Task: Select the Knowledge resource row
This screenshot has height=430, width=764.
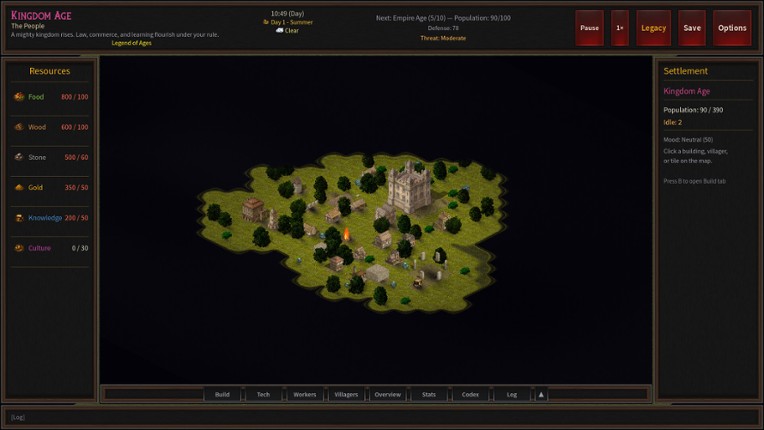Action: coord(50,217)
